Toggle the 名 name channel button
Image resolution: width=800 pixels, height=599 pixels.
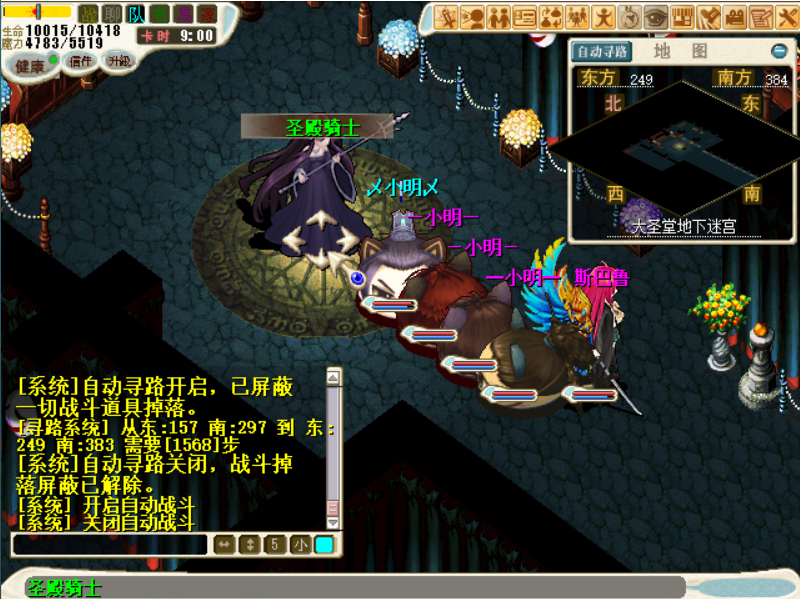[x=160, y=13]
